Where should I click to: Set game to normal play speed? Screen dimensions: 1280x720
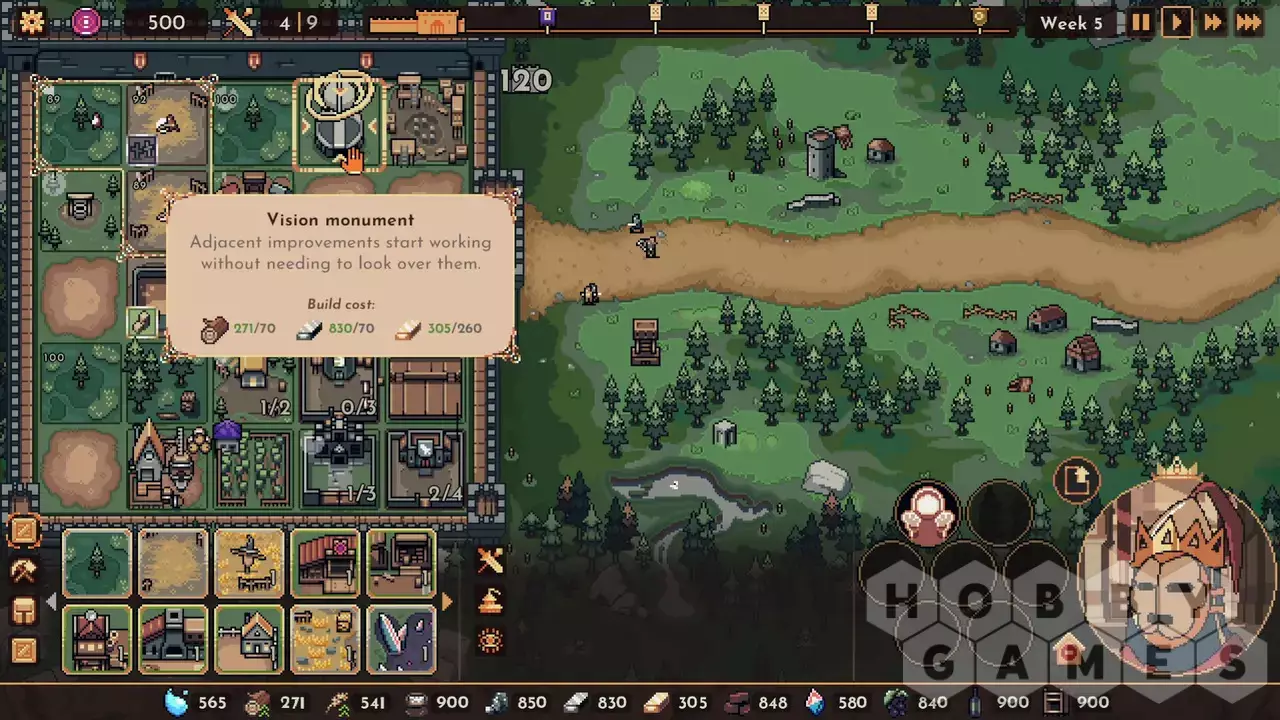1176,23
